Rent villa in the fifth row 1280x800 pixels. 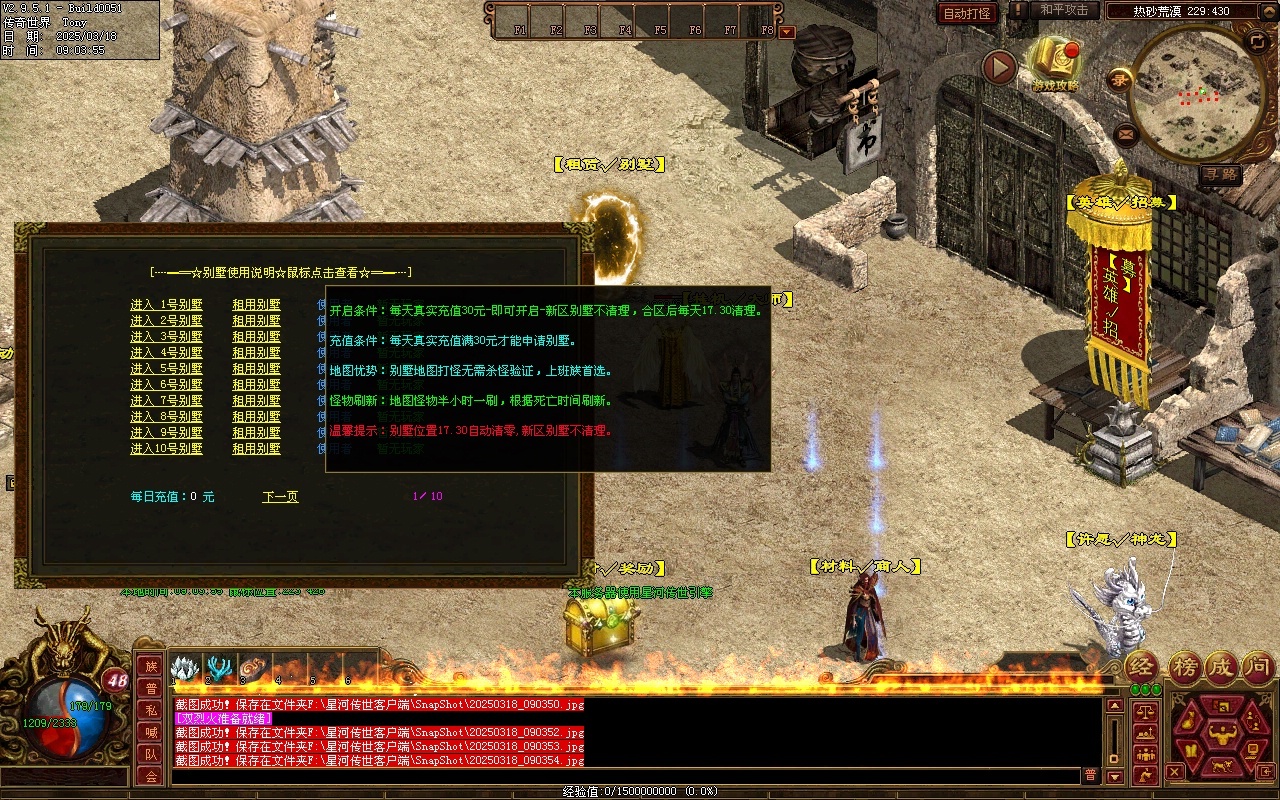(x=256, y=369)
